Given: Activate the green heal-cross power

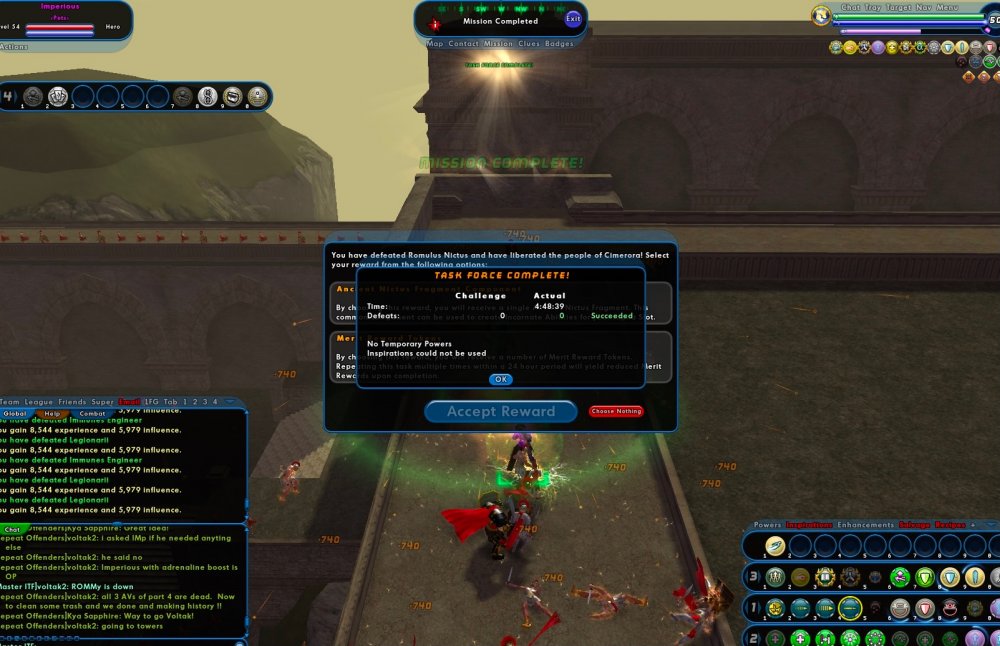Looking at the screenshot, I should point(799,638).
